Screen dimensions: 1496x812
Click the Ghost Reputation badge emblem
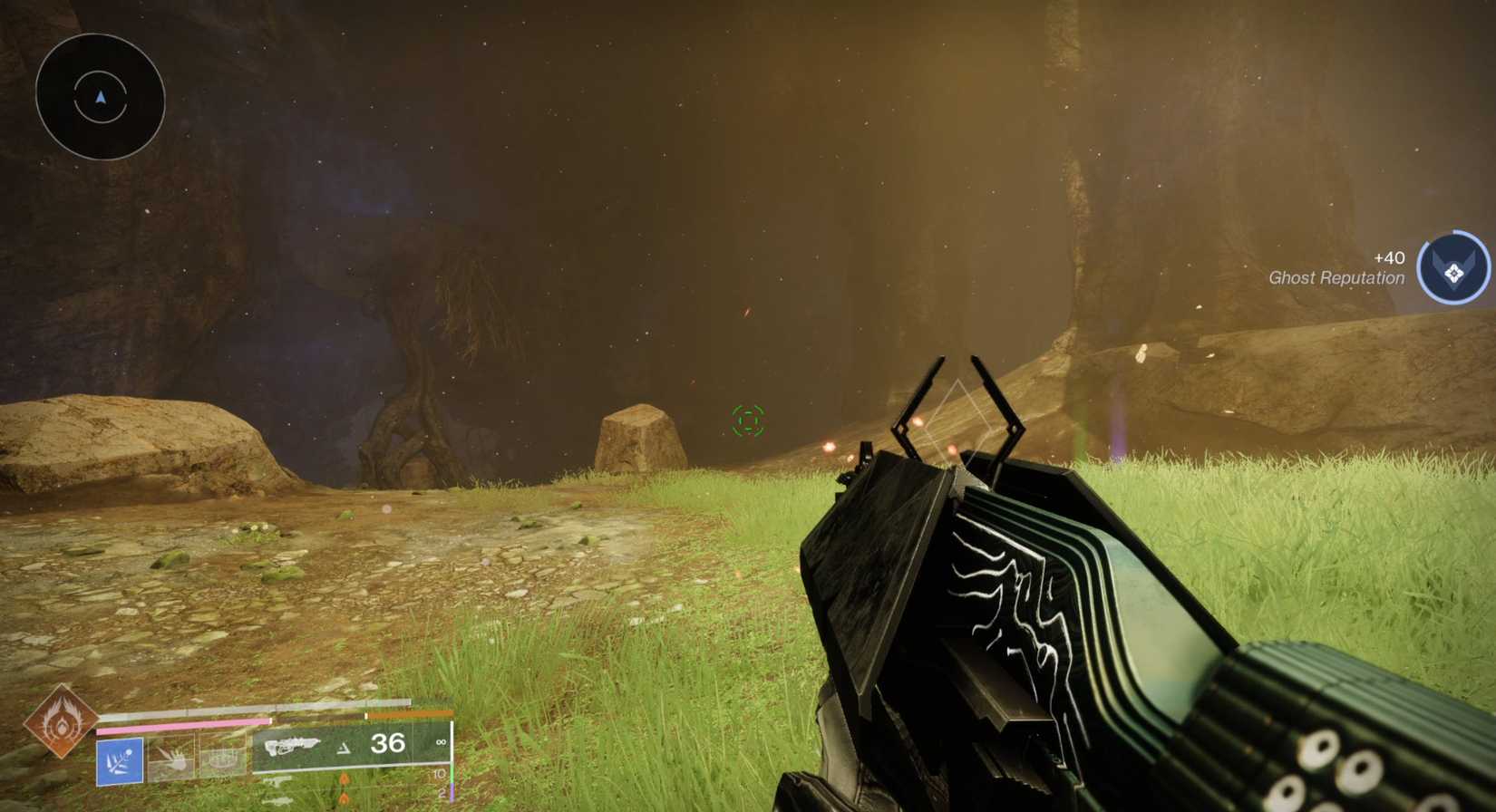pos(1454,268)
